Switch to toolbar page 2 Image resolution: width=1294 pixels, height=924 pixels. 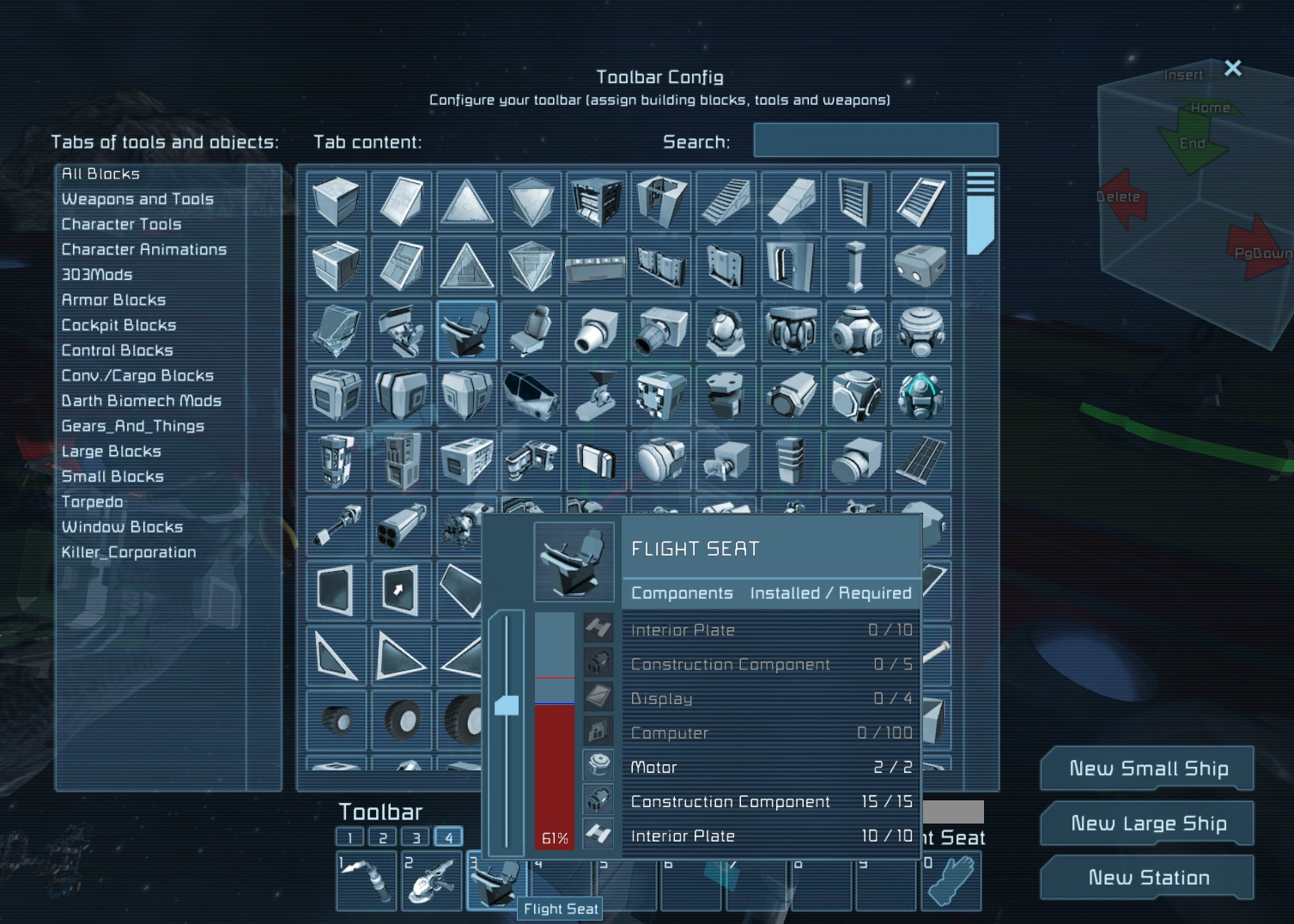point(382,836)
